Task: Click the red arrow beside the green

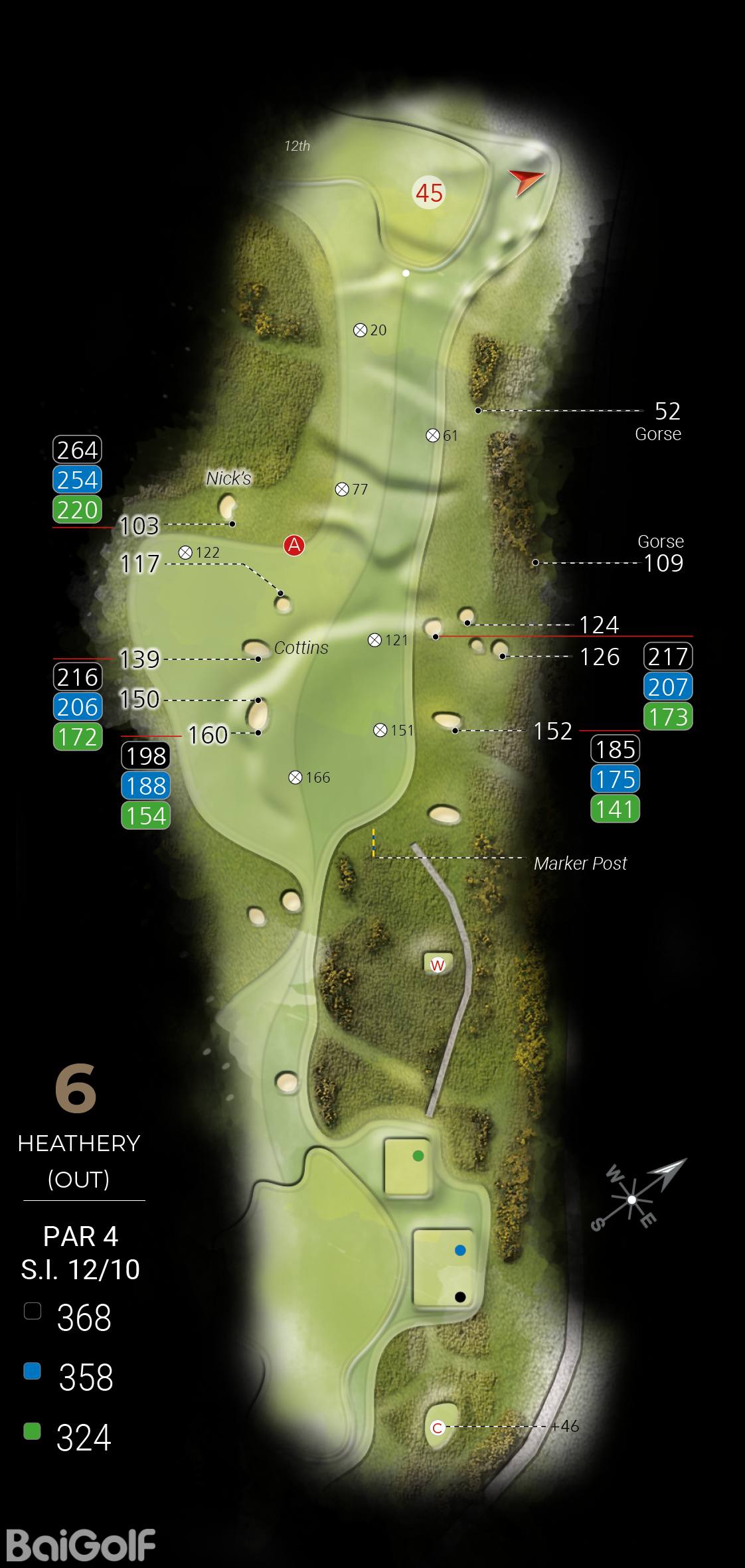Action: [527, 181]
